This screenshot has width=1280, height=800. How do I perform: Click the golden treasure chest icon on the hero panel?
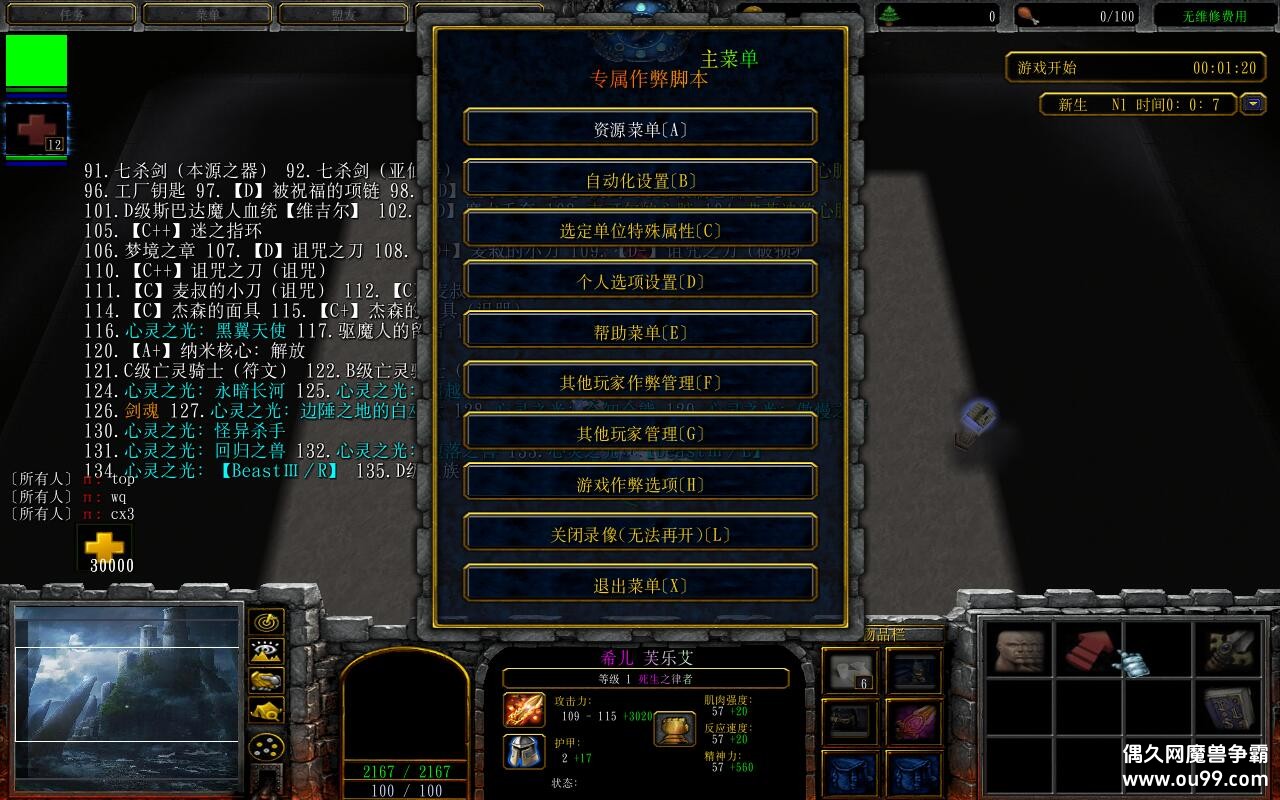click(676, 729)
